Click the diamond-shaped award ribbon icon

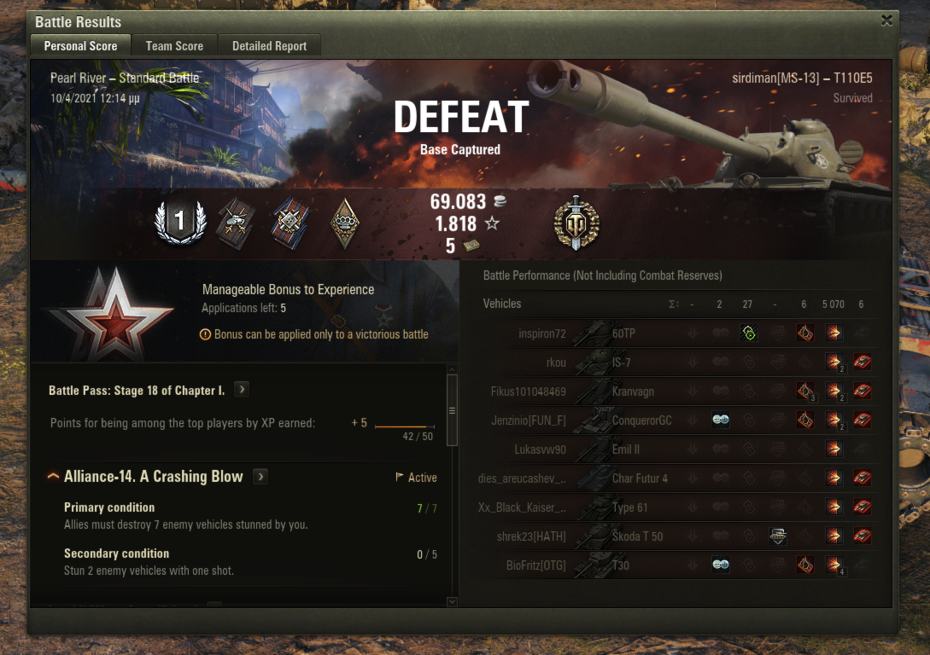[345, 222]
